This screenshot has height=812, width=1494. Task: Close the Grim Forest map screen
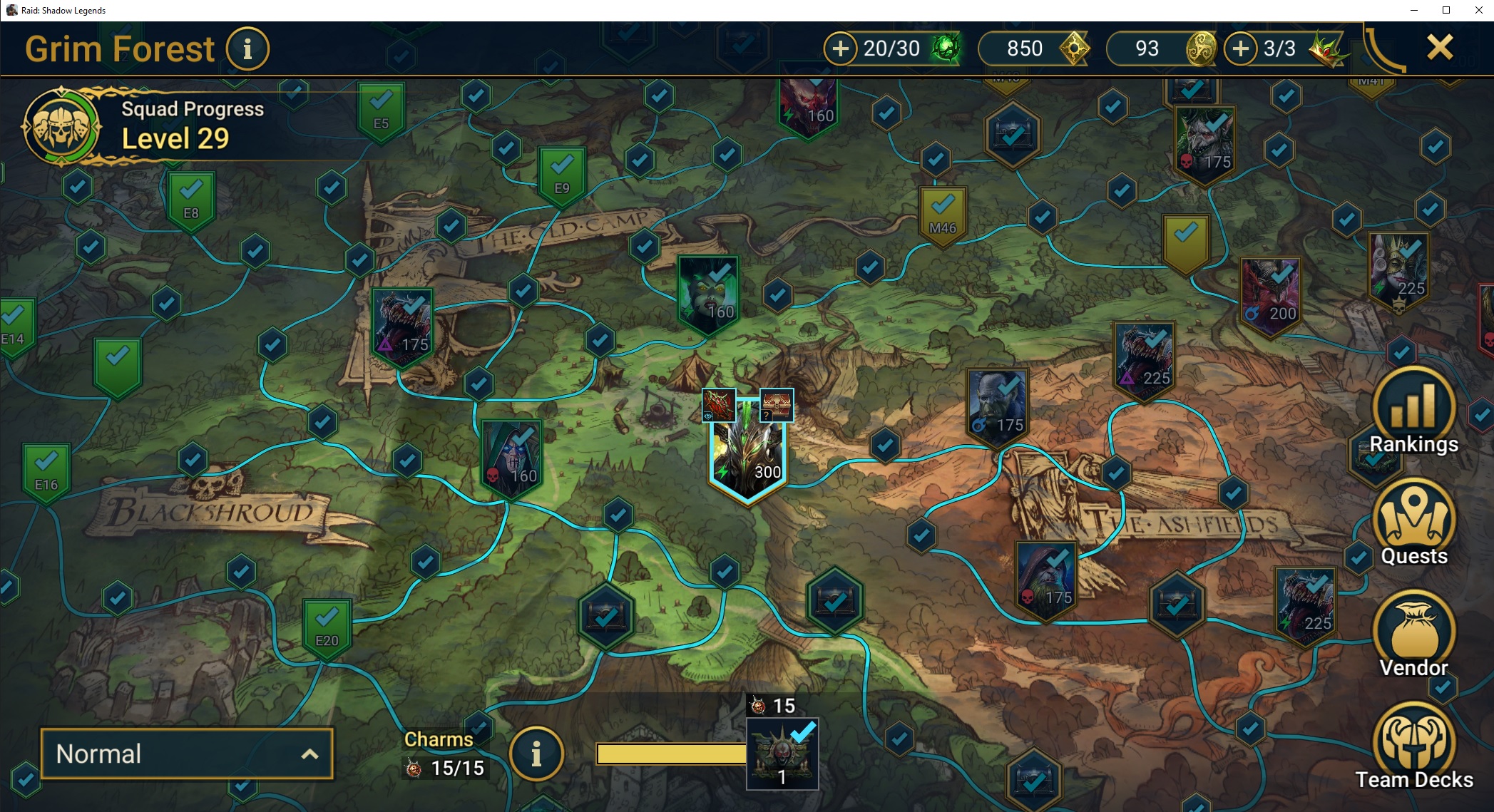[x=1439, y=48]
